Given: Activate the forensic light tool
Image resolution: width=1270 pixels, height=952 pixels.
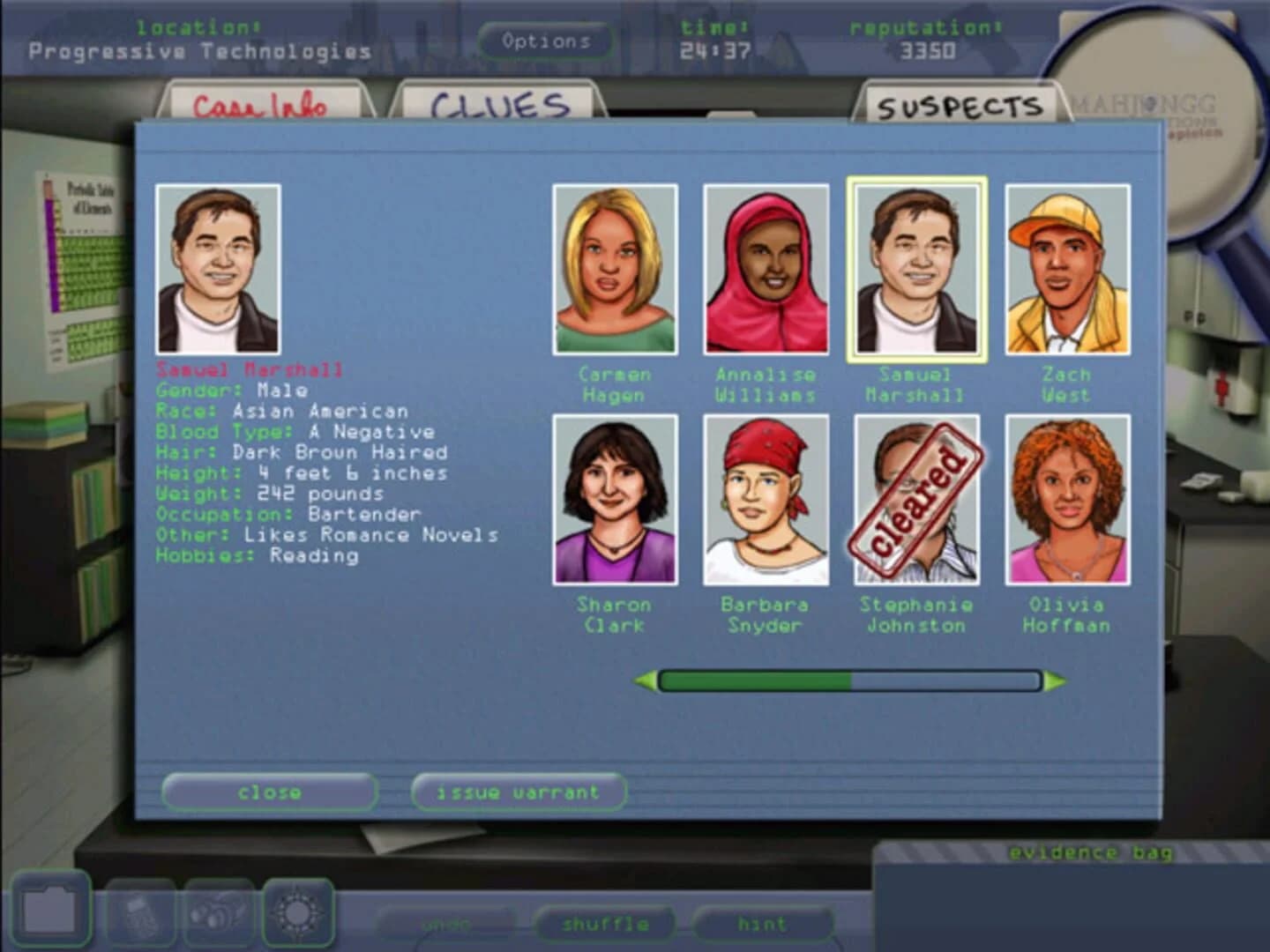Looking at the screenshot, I should point(298,913).
